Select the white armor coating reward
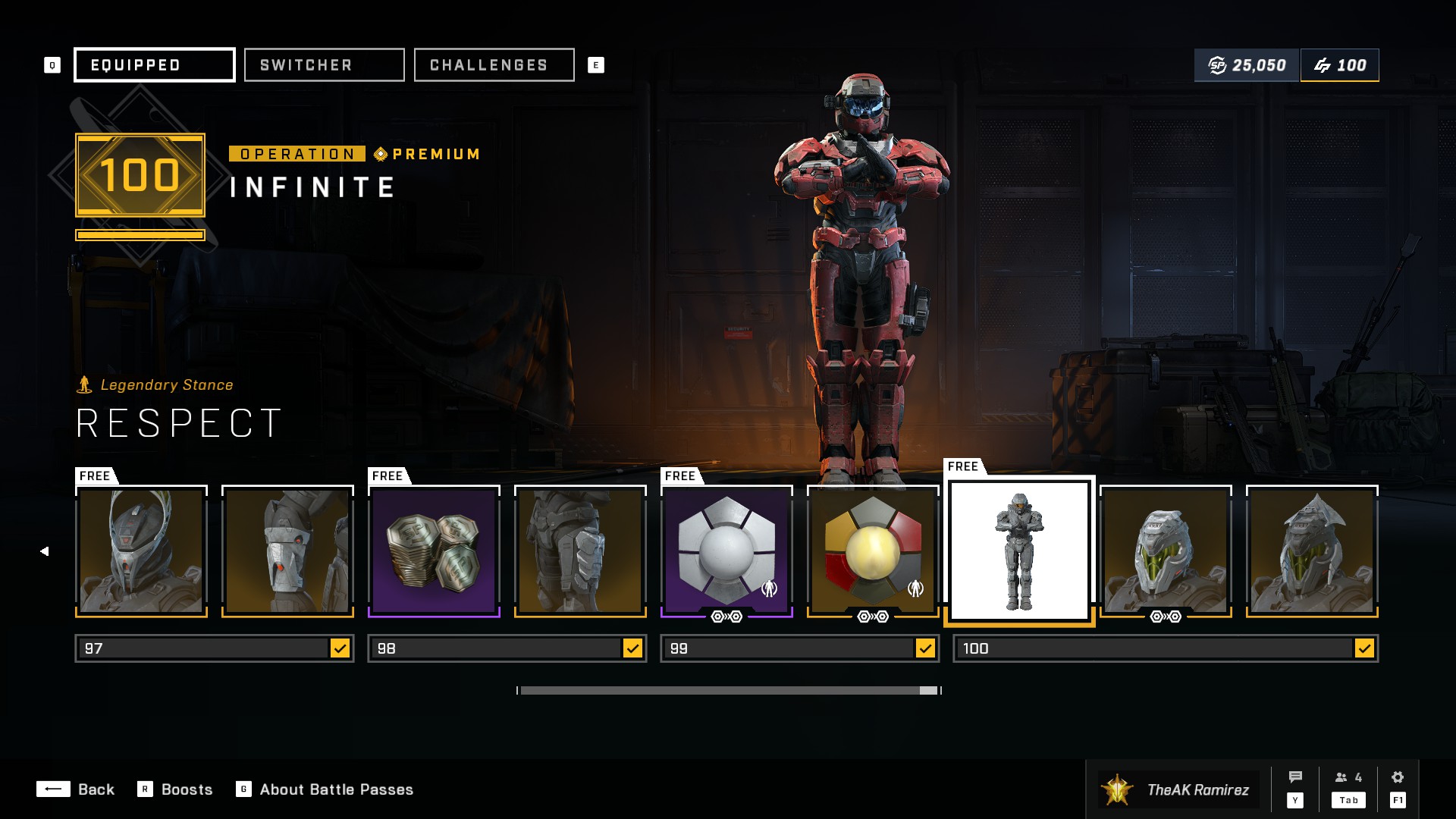The image size is (1456, 819). tap(726, 551)
